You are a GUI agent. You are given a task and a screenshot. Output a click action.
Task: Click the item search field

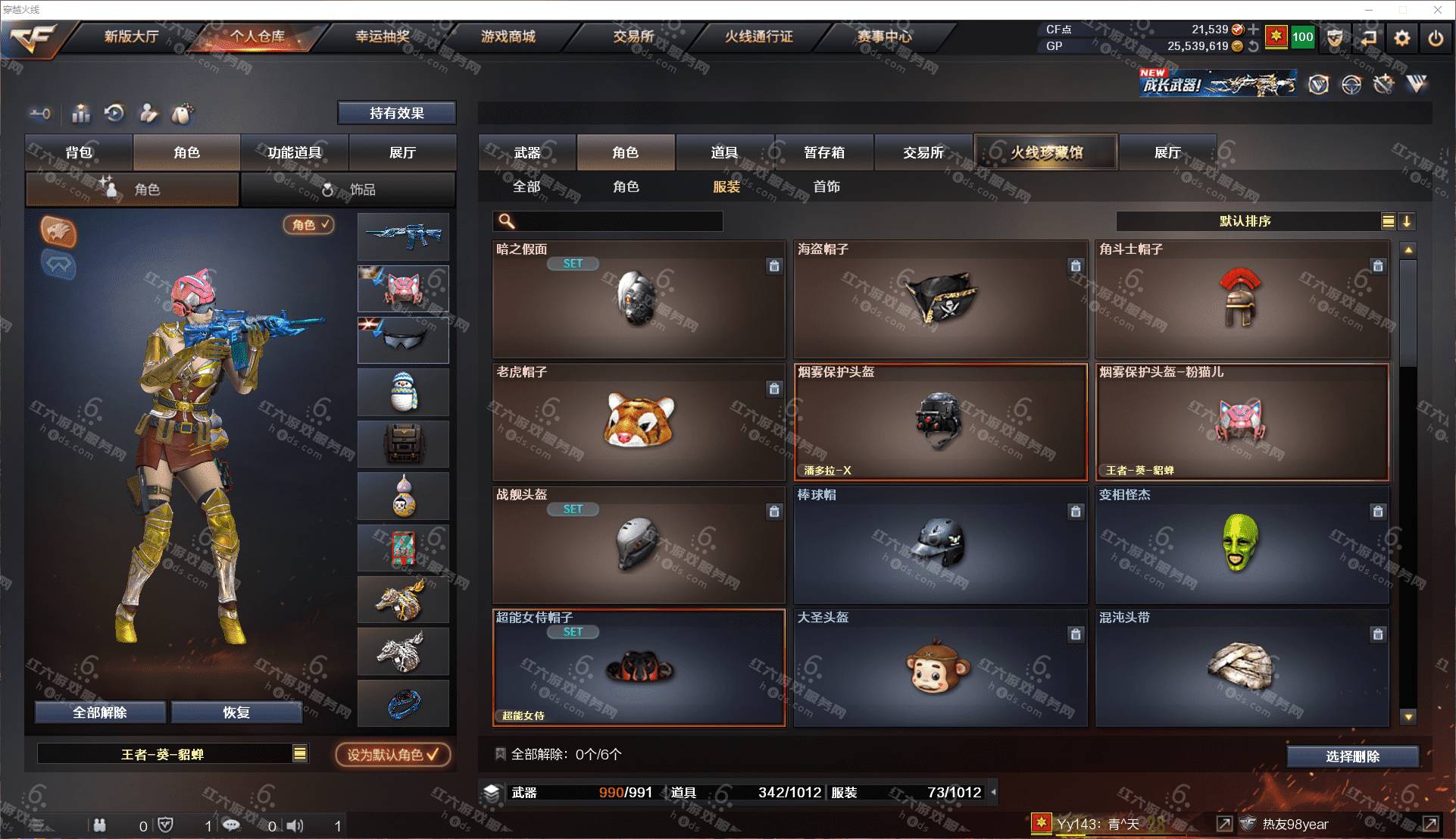[x=617, y=221]
